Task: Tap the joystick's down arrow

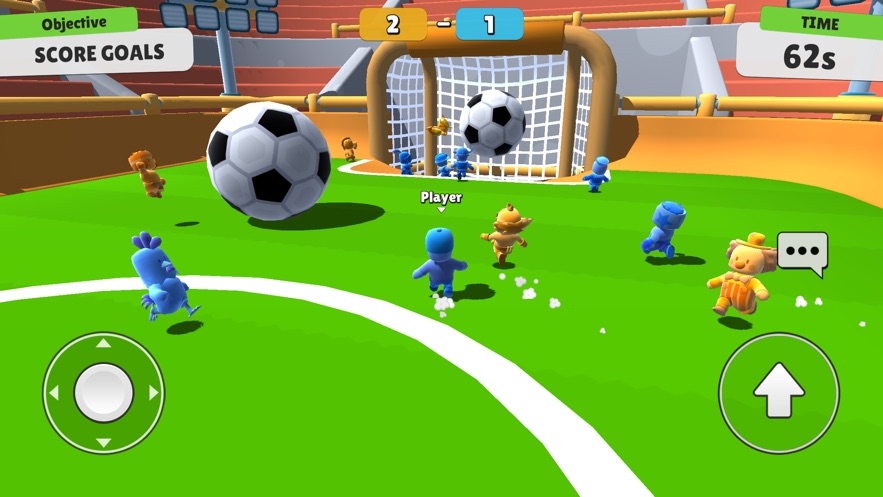Action: pyautogui.click(x=103, y=441)
